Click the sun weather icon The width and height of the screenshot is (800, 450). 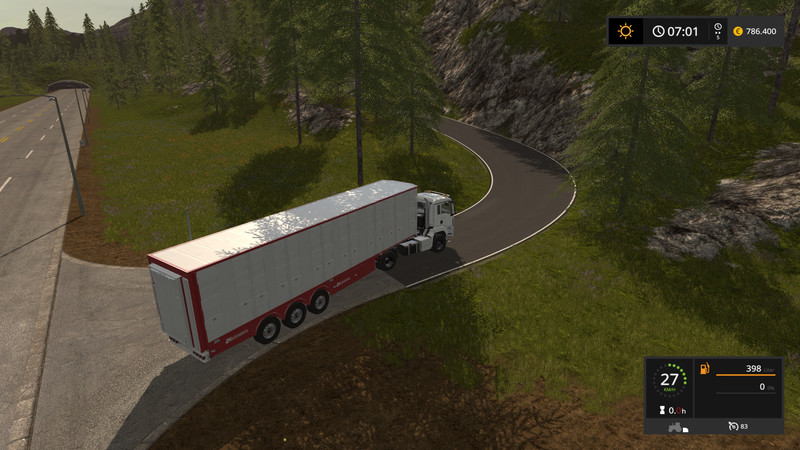click(x=626, y=31)
